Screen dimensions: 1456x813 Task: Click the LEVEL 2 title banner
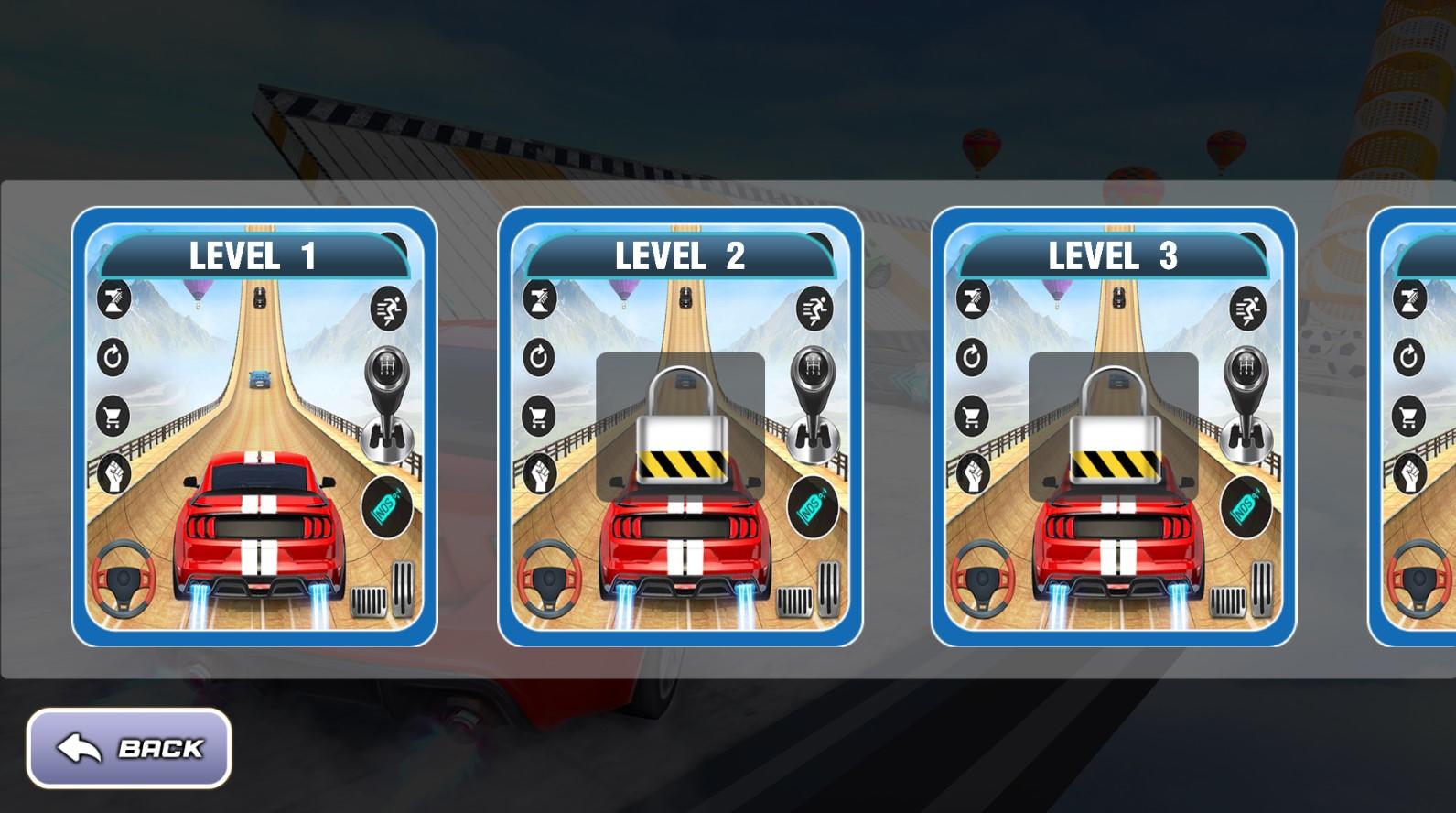[681, 255]
